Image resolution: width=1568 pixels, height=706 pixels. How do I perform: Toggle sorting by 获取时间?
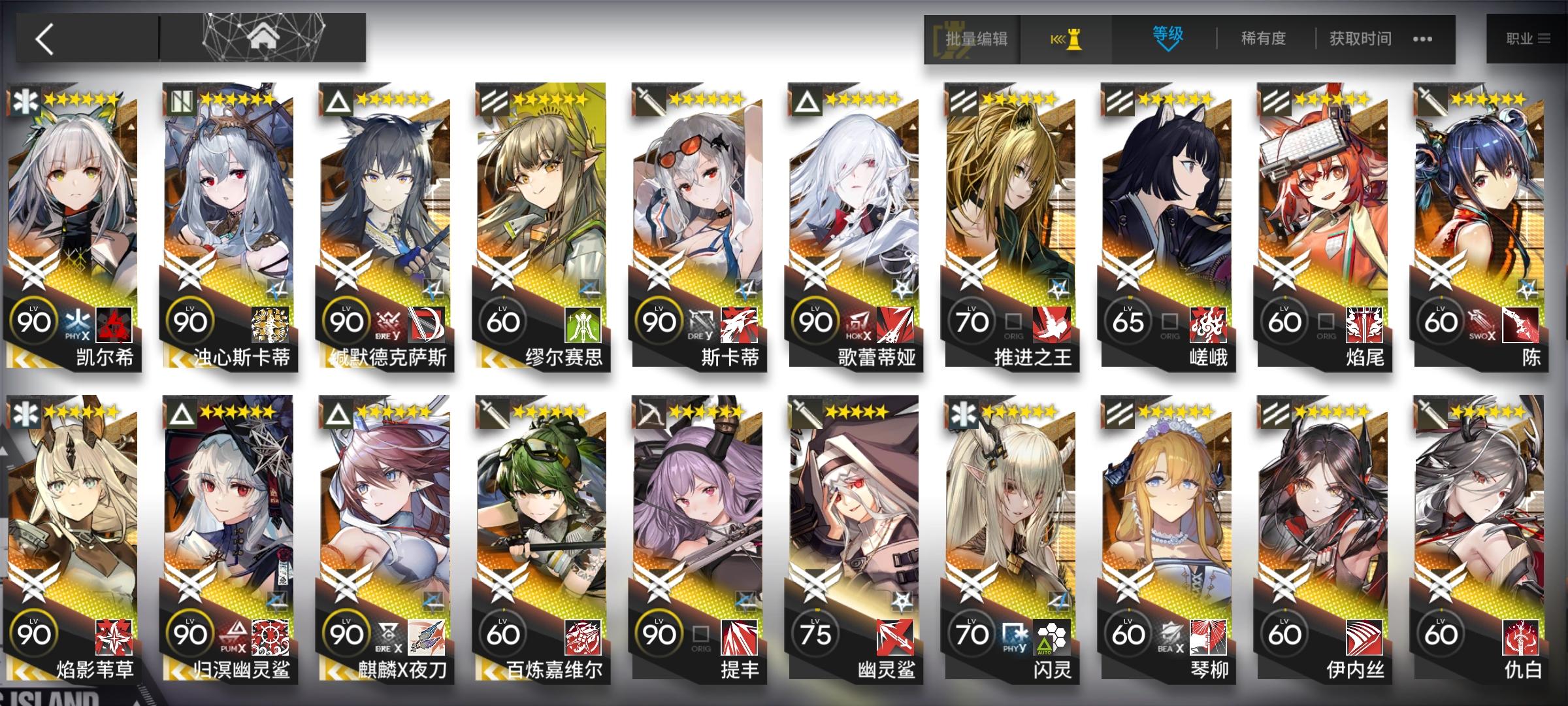coord(1361,39)
